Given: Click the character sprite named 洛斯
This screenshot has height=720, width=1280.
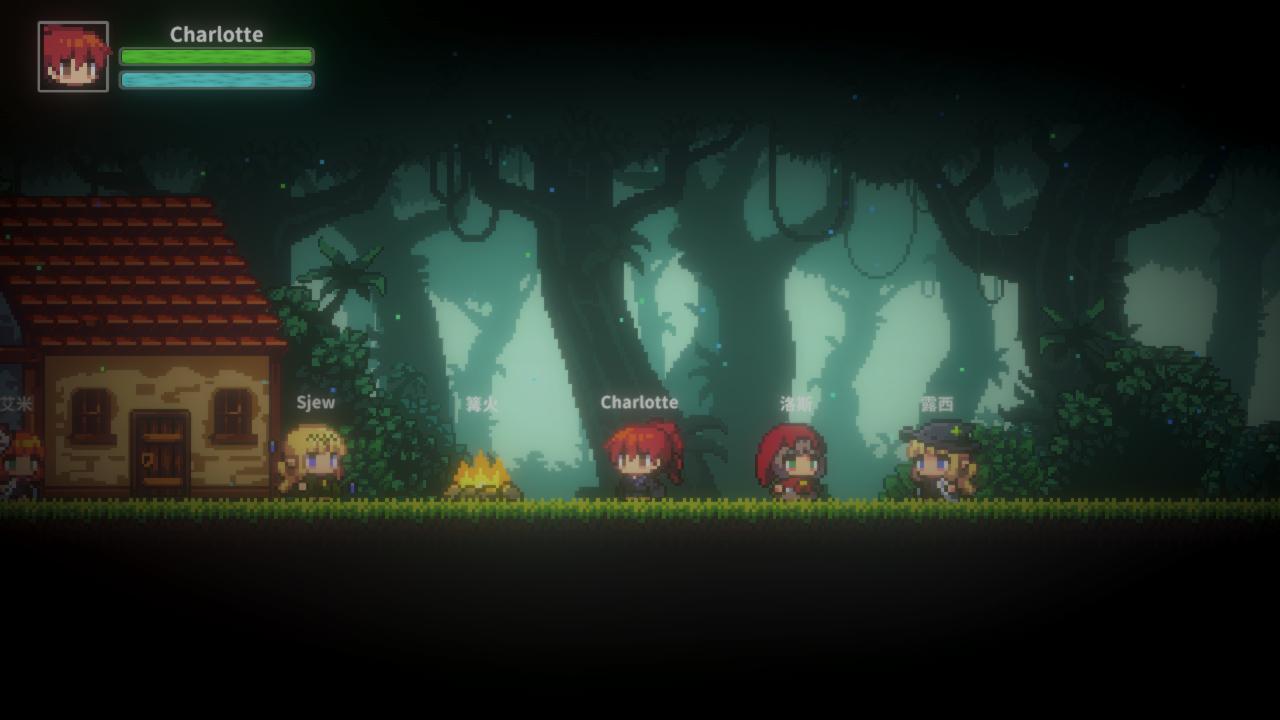Looking at the screenshot, I should coord(790,462).
